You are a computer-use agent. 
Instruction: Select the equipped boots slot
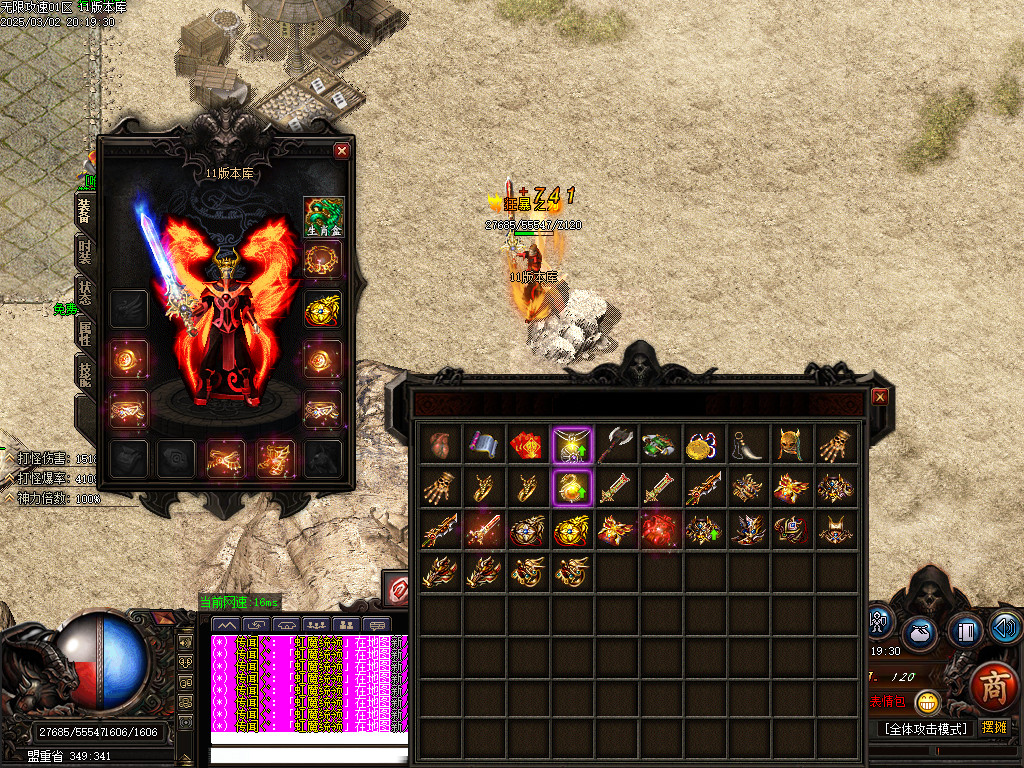coord(275,458)
